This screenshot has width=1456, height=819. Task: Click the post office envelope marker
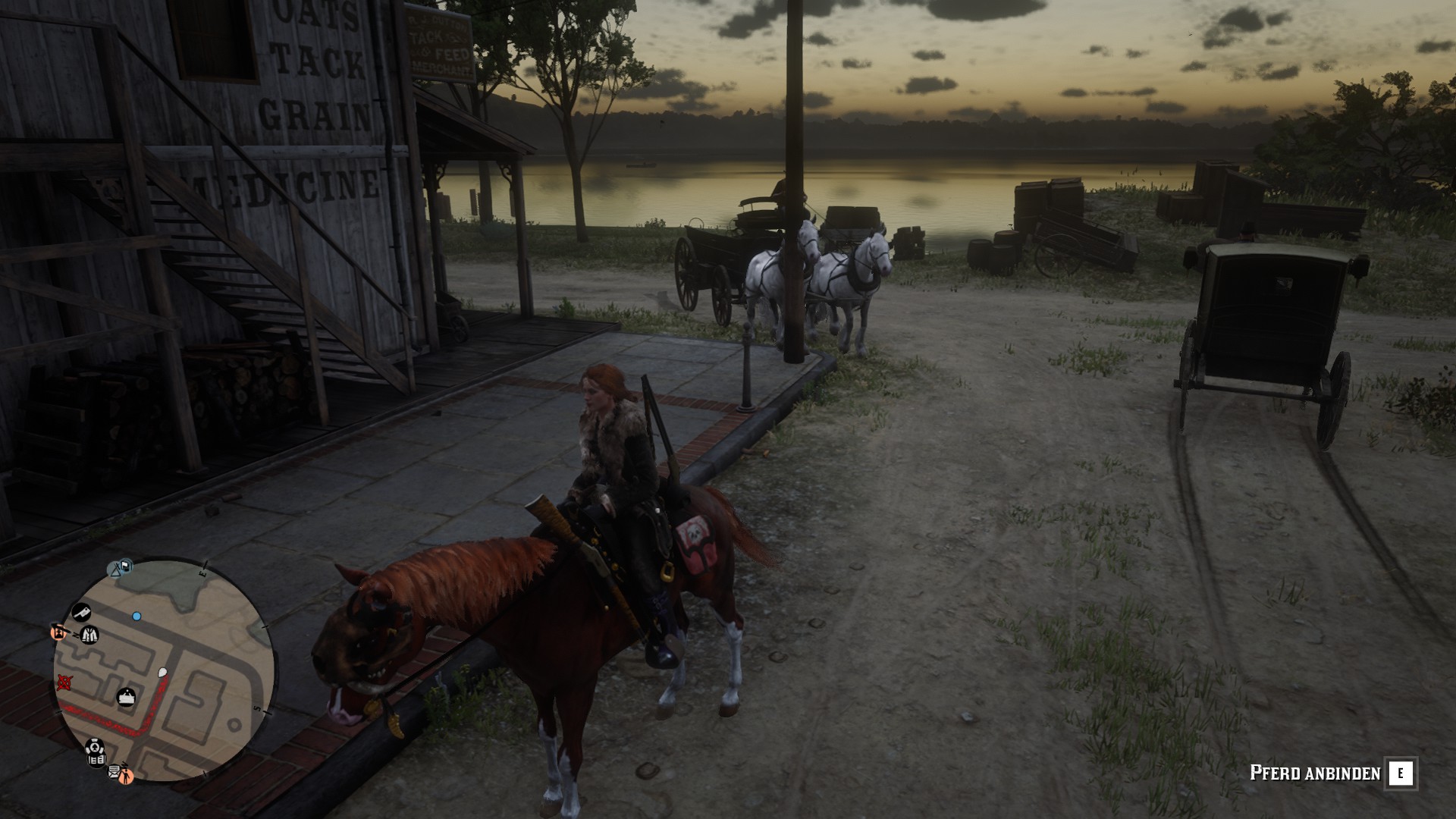tap(114, 772)
